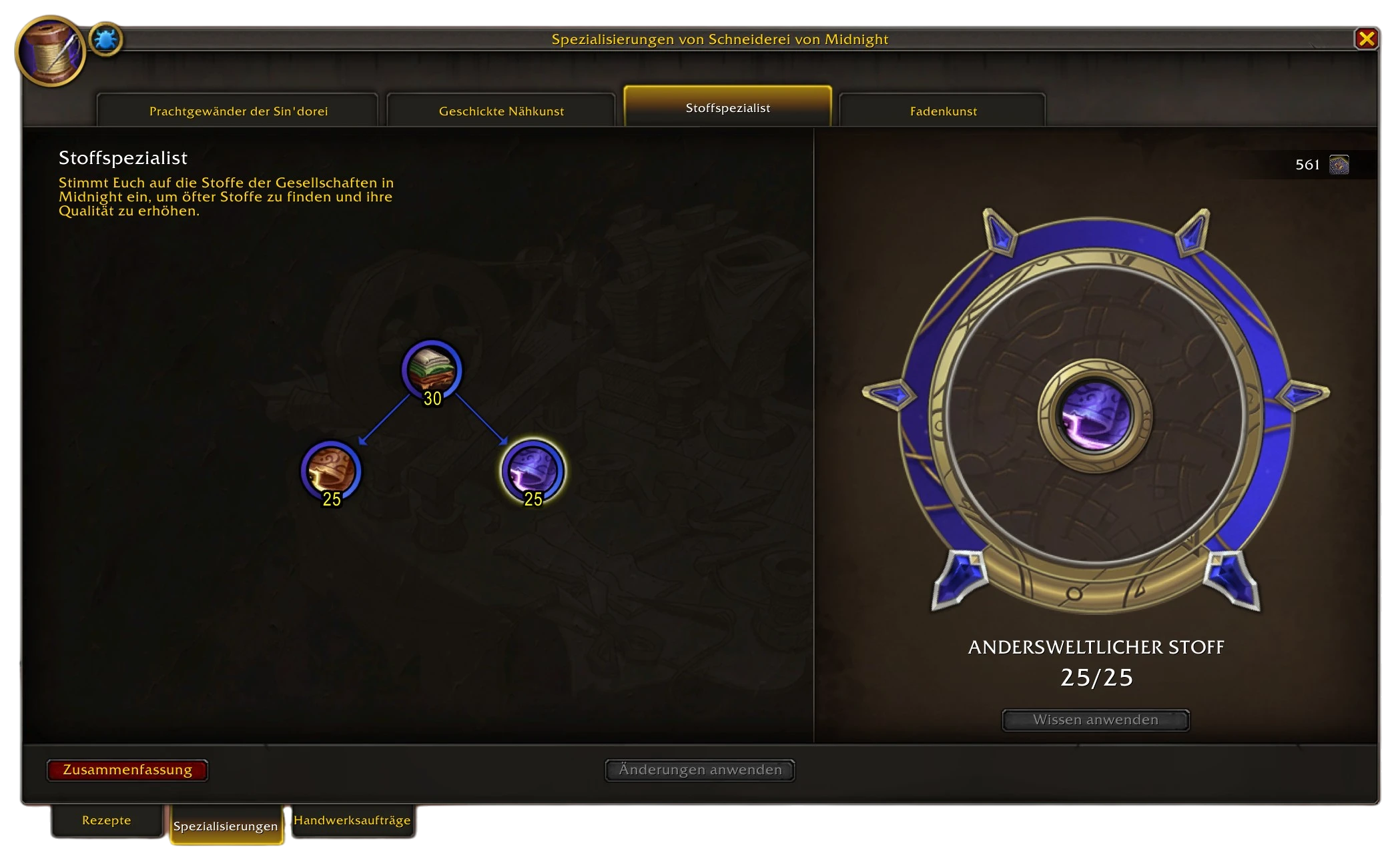
Task: Close the tailoring specializations window
Action: (1366, 39)
